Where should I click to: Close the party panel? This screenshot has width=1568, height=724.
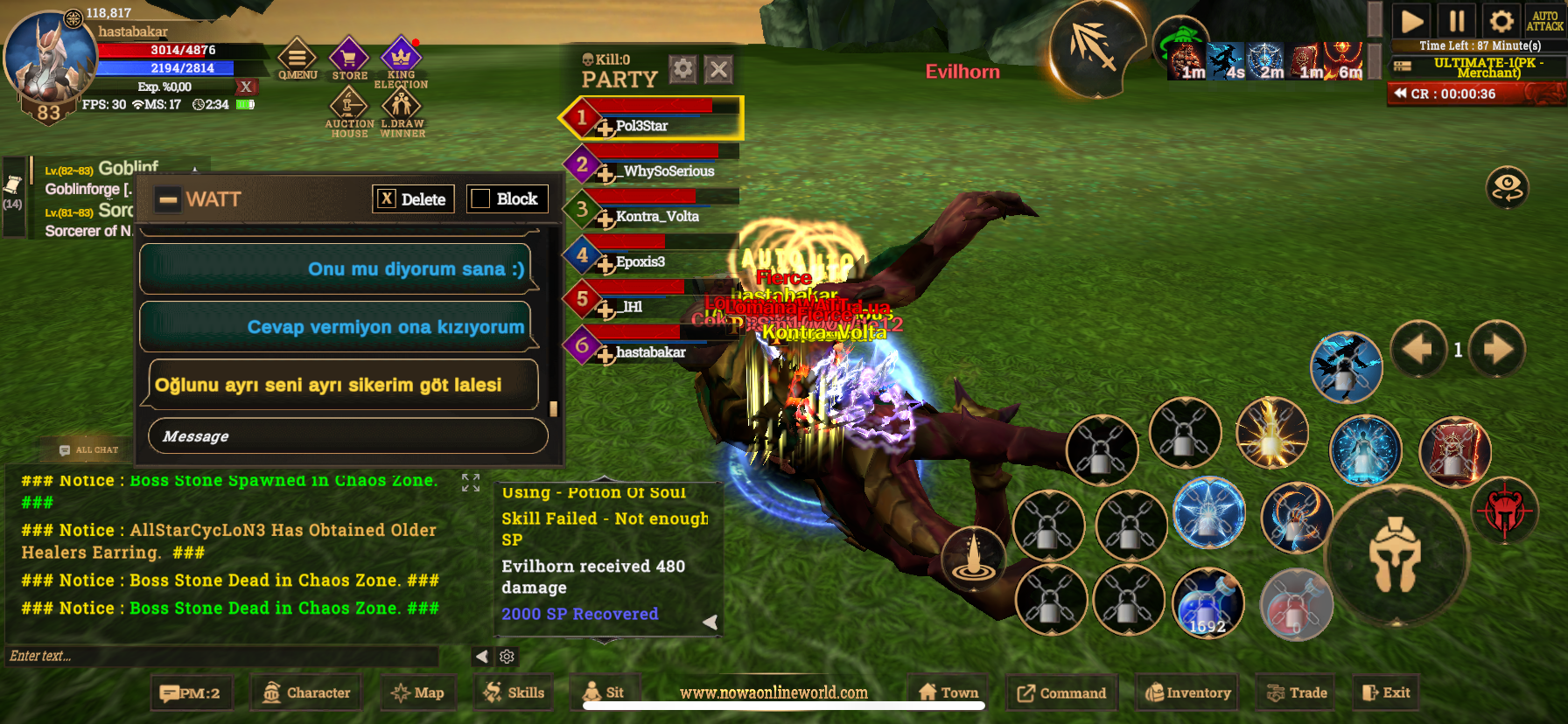click(x=718, y=70)
